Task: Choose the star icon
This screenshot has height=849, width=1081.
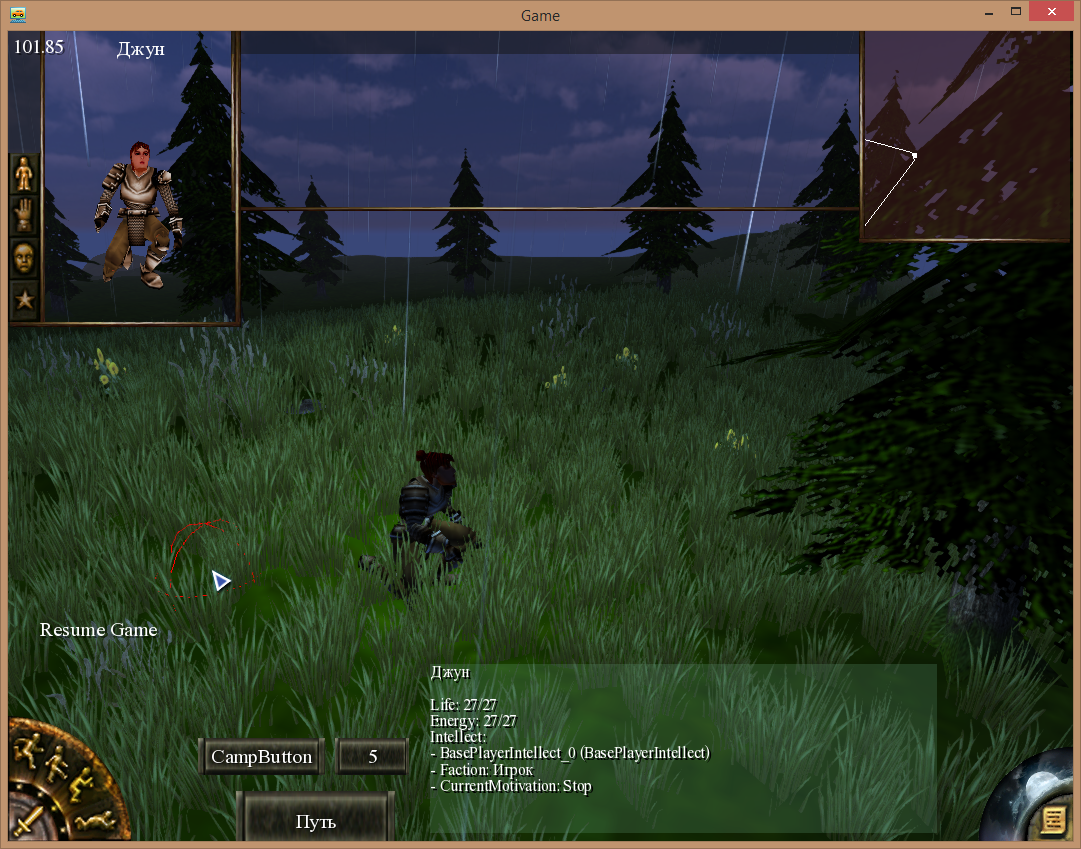Action: pyautogui.click(x=24, y=298)
